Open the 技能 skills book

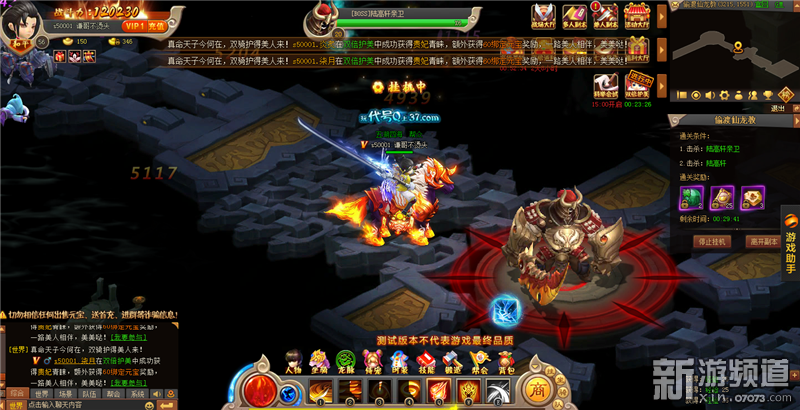point(424,360)
